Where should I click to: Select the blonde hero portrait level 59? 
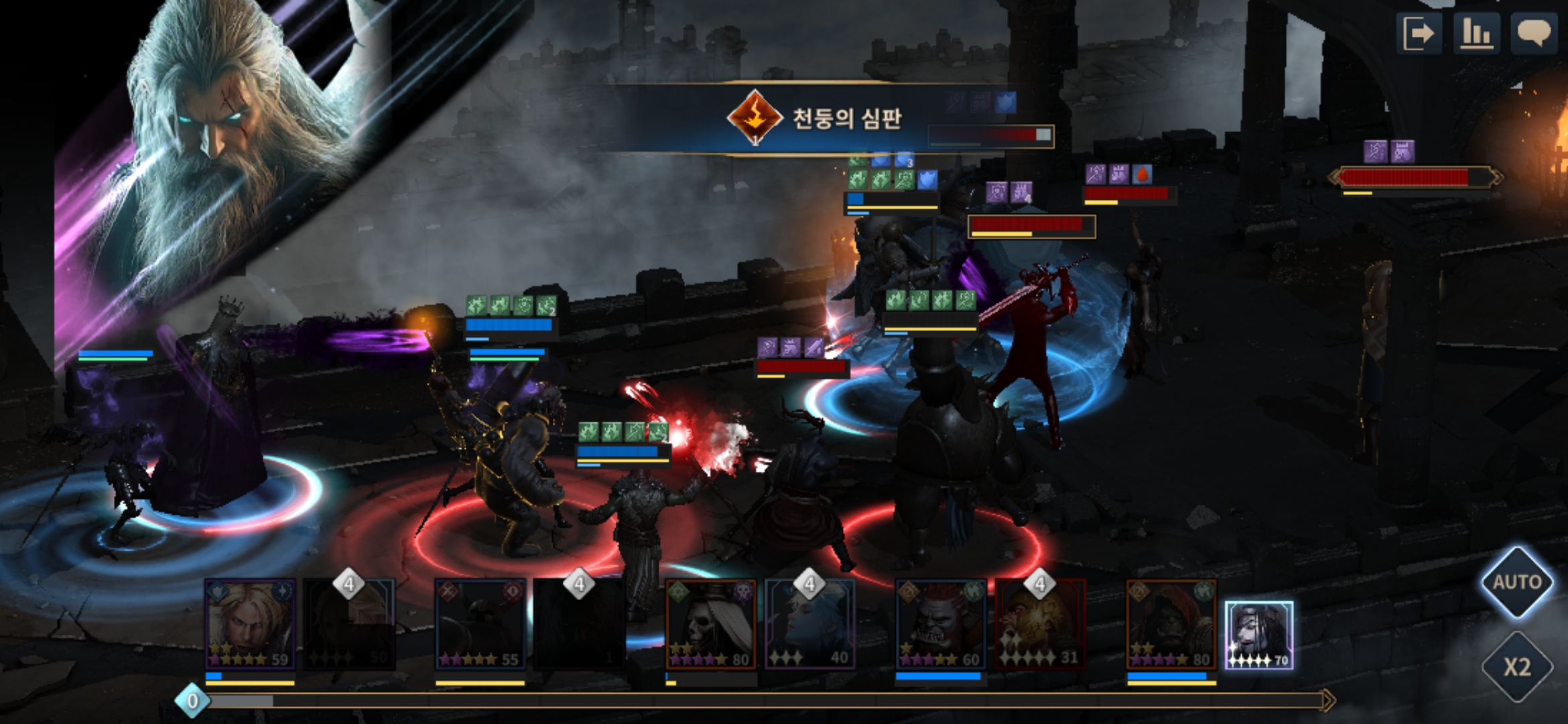click(250, 625)
